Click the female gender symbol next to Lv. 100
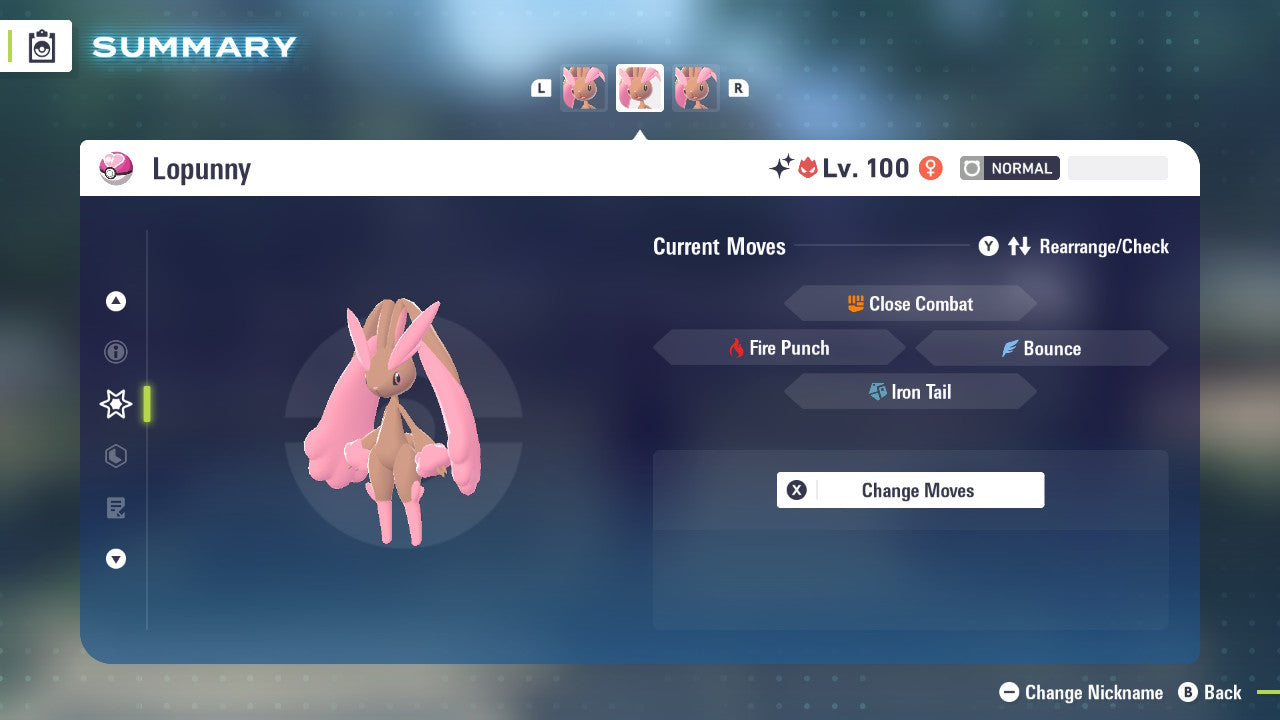1280x720 pixels. [x=930, y=168]
